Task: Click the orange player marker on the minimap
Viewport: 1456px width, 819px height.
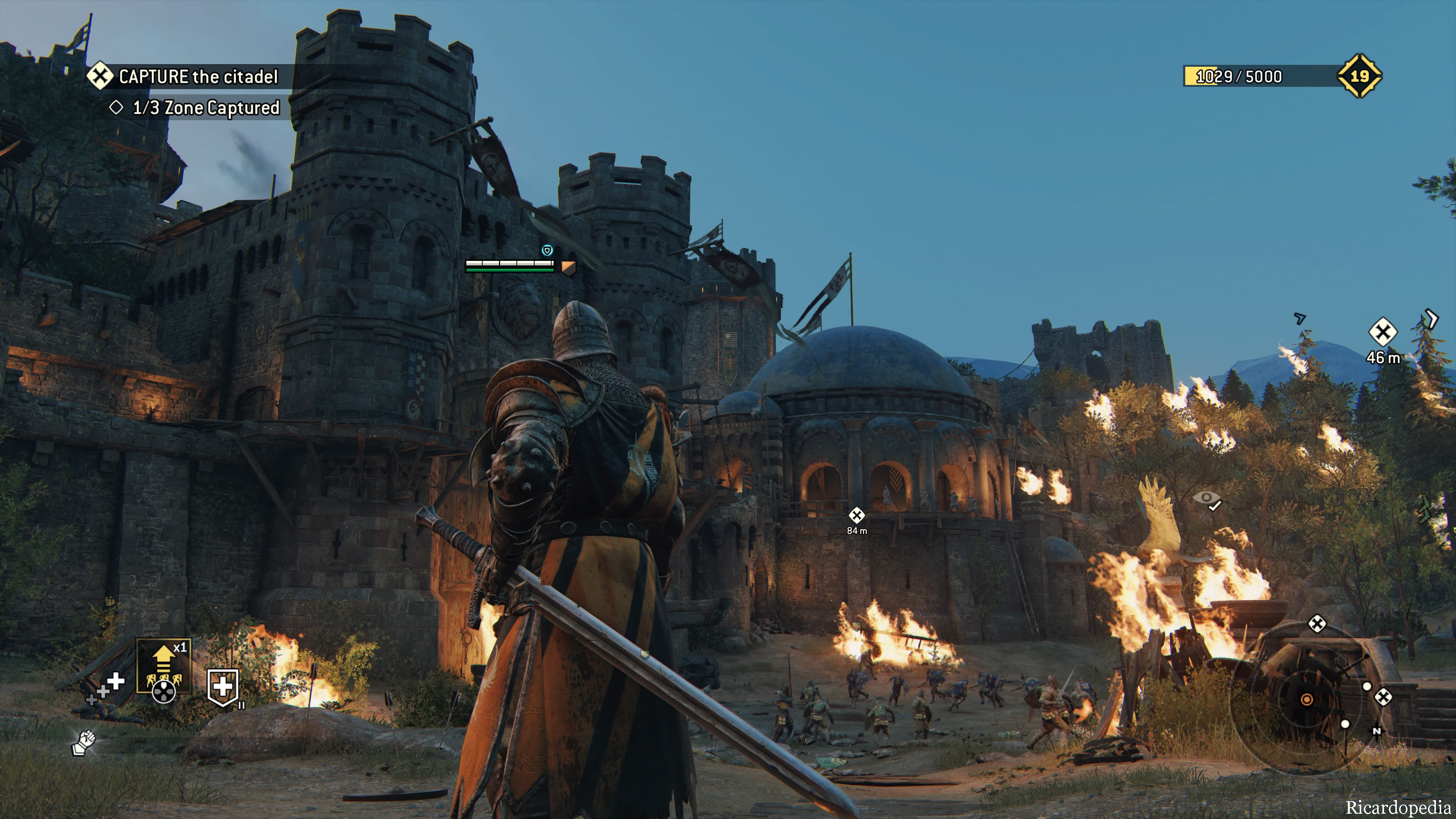Action: [x=1306, y=700]
